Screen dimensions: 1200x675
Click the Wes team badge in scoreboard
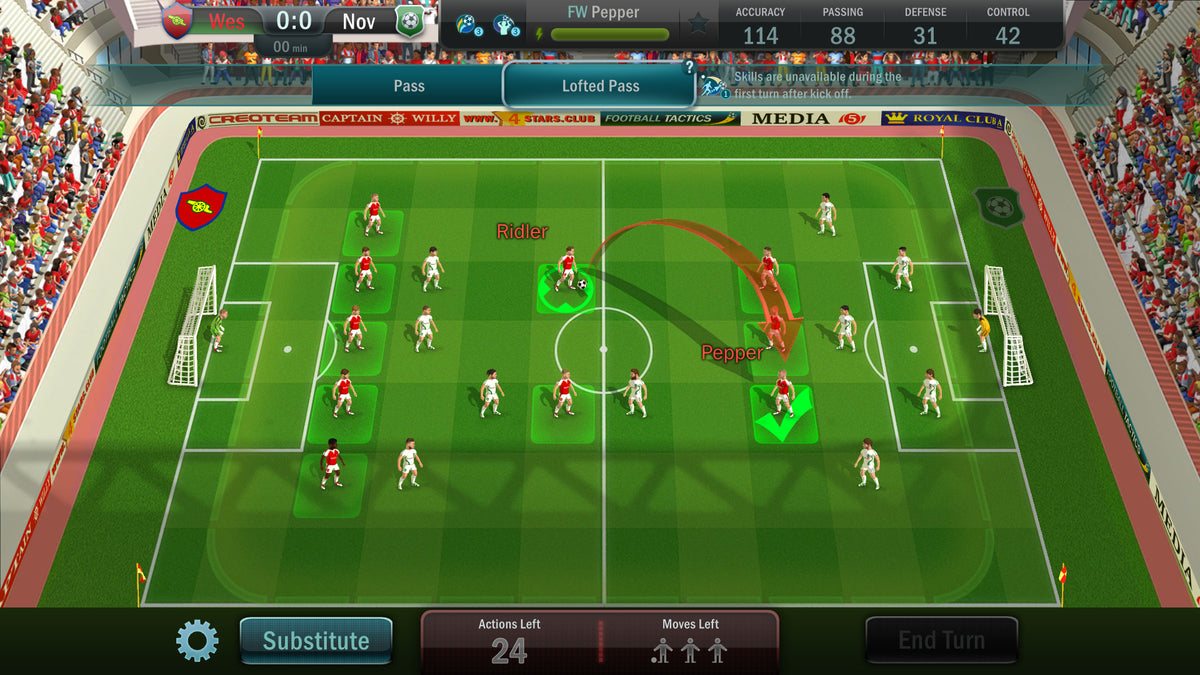click(177, 22)
